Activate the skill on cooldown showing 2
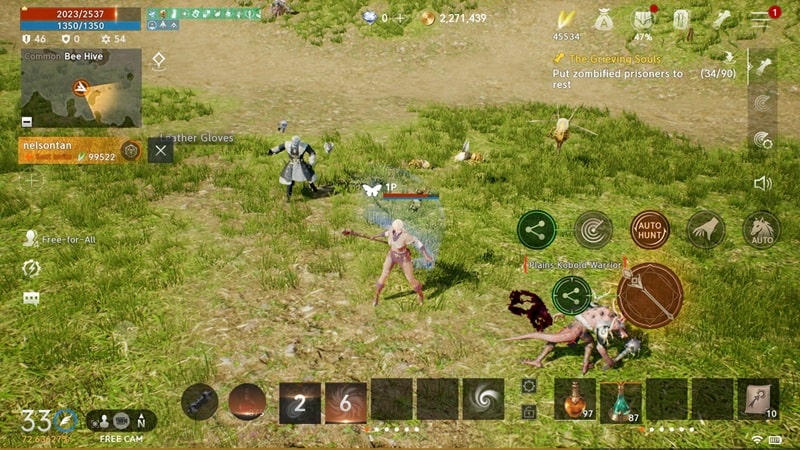Image resolution: width=800 pixels, height=450 pixels. 300,401
